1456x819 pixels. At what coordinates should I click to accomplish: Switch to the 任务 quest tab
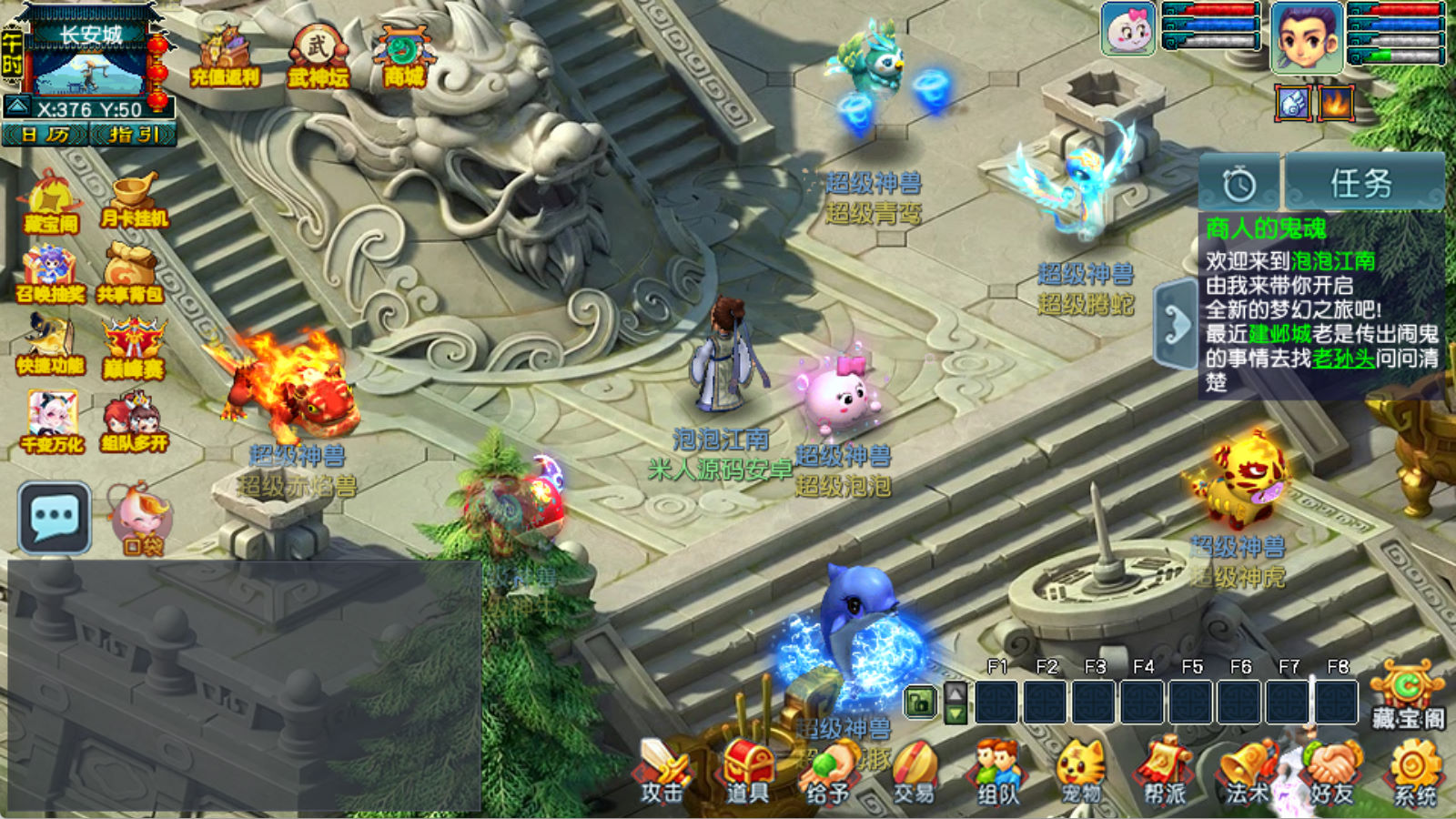(1362, 183)
